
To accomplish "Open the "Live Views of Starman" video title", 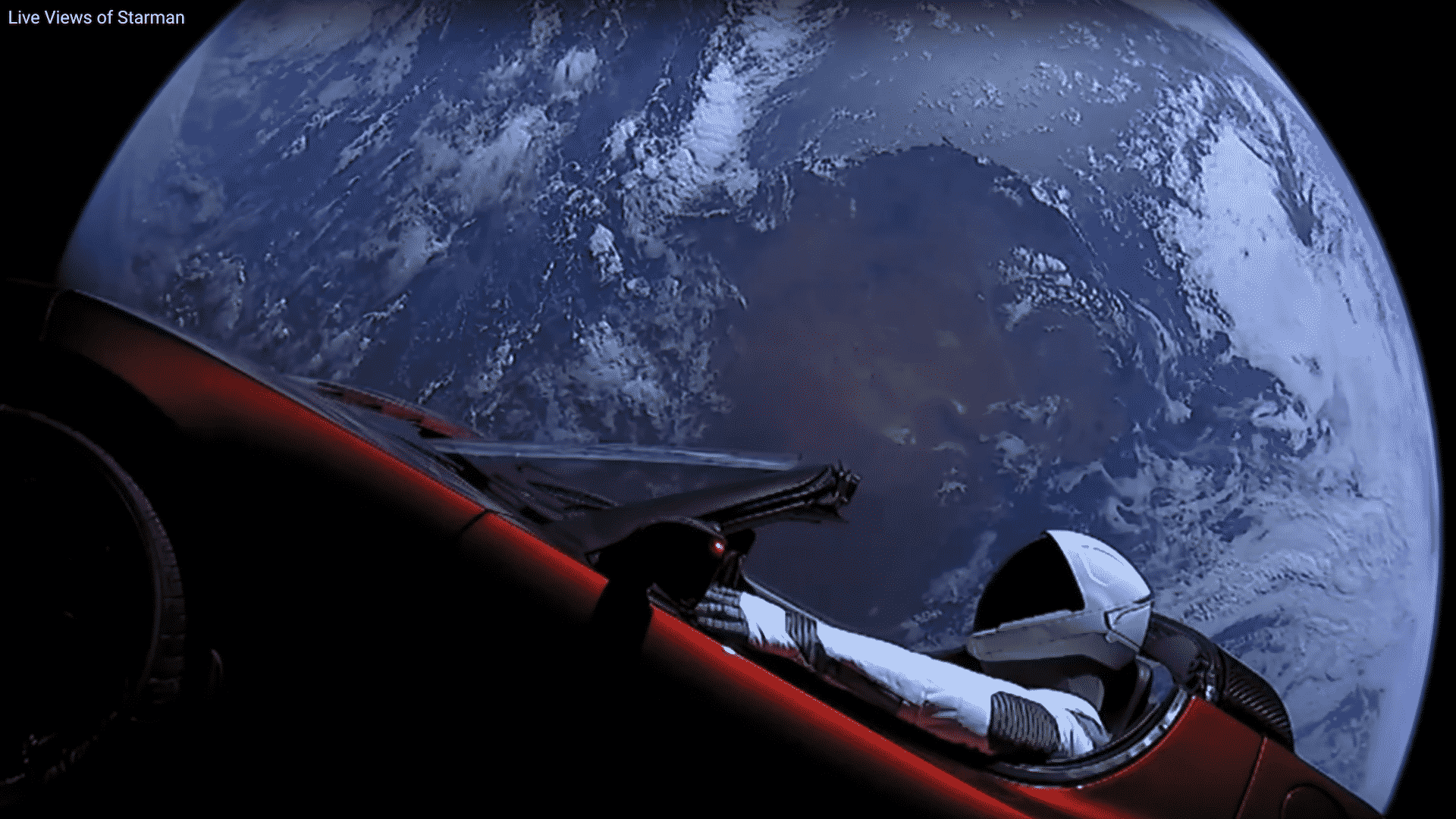I will point(96,17).
